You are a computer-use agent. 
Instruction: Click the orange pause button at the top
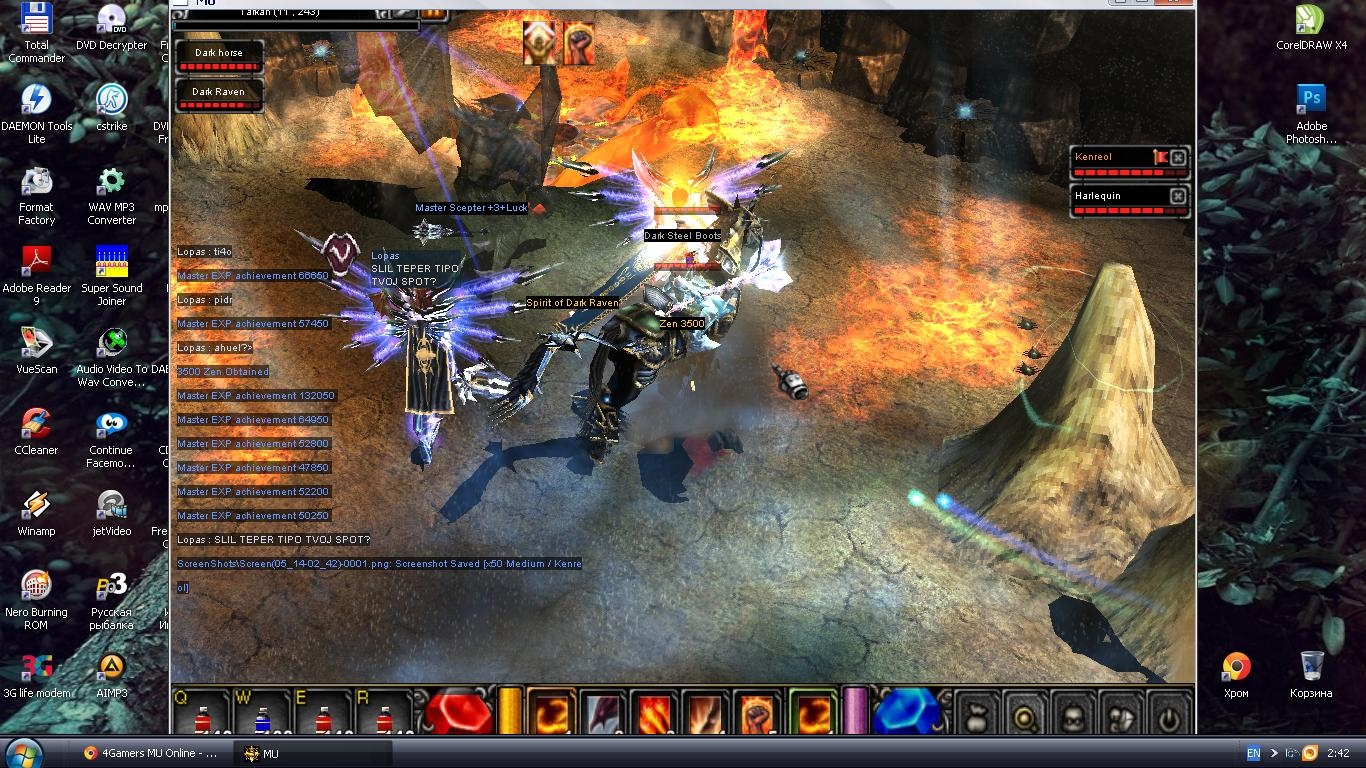tap(434, 12)
